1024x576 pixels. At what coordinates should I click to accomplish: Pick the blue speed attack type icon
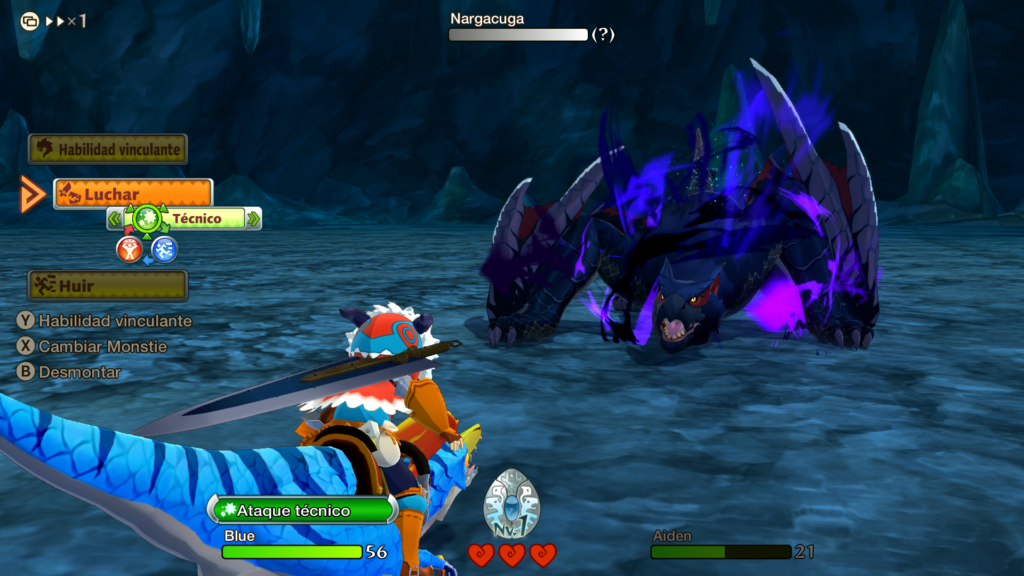165,250
